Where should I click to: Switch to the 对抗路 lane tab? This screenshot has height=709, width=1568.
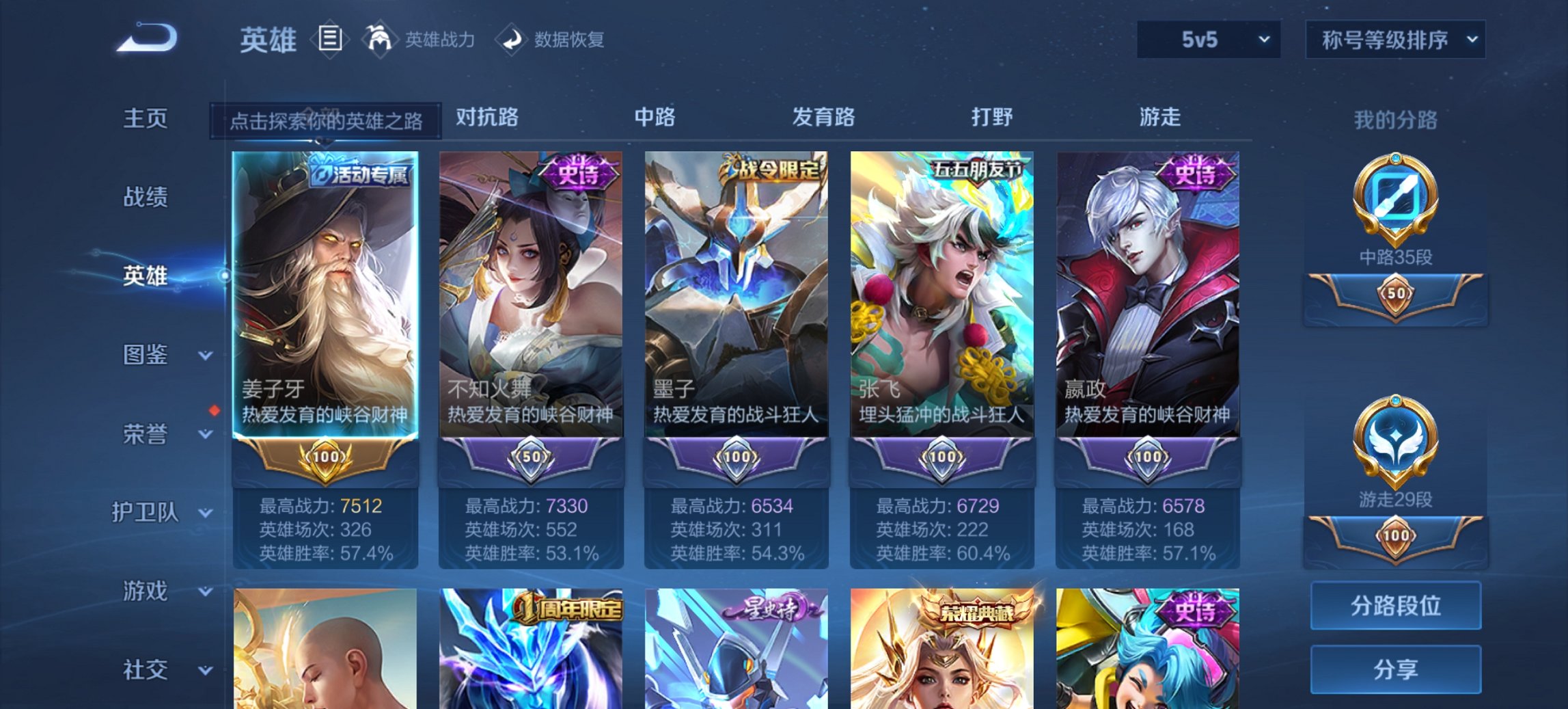(x=485, y=118)
